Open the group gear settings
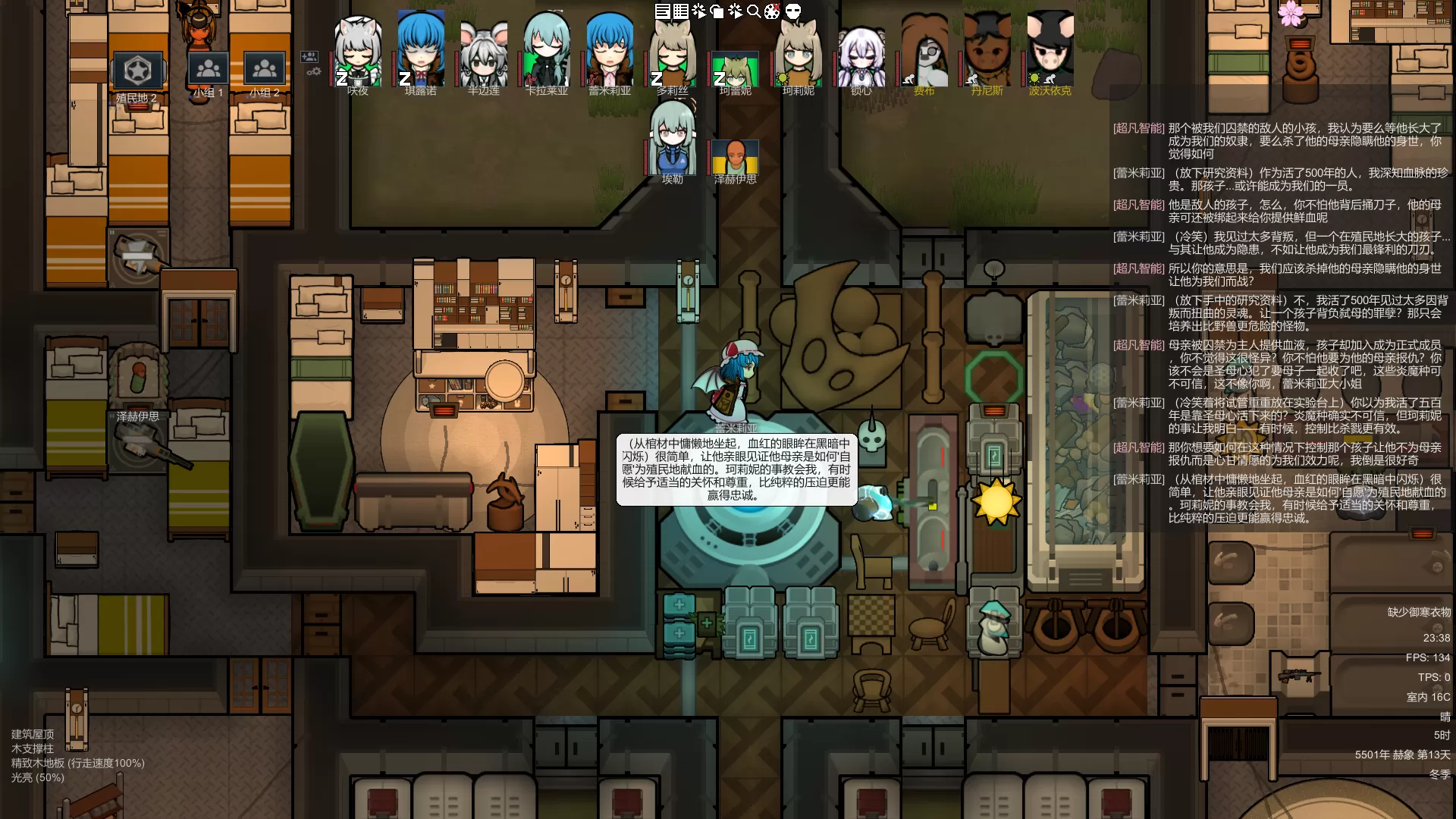The image size is (1456, 819). point(313,72)
